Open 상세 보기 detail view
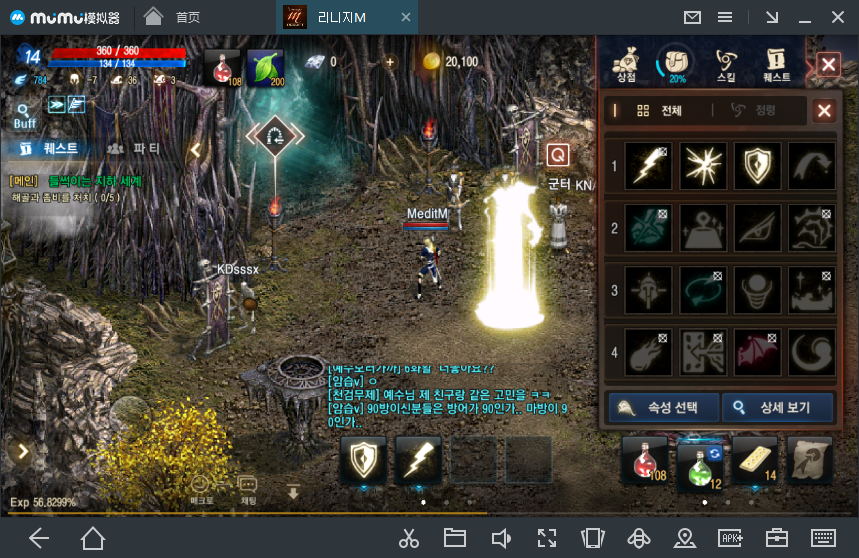859x558 pixels. pos(778,407)
